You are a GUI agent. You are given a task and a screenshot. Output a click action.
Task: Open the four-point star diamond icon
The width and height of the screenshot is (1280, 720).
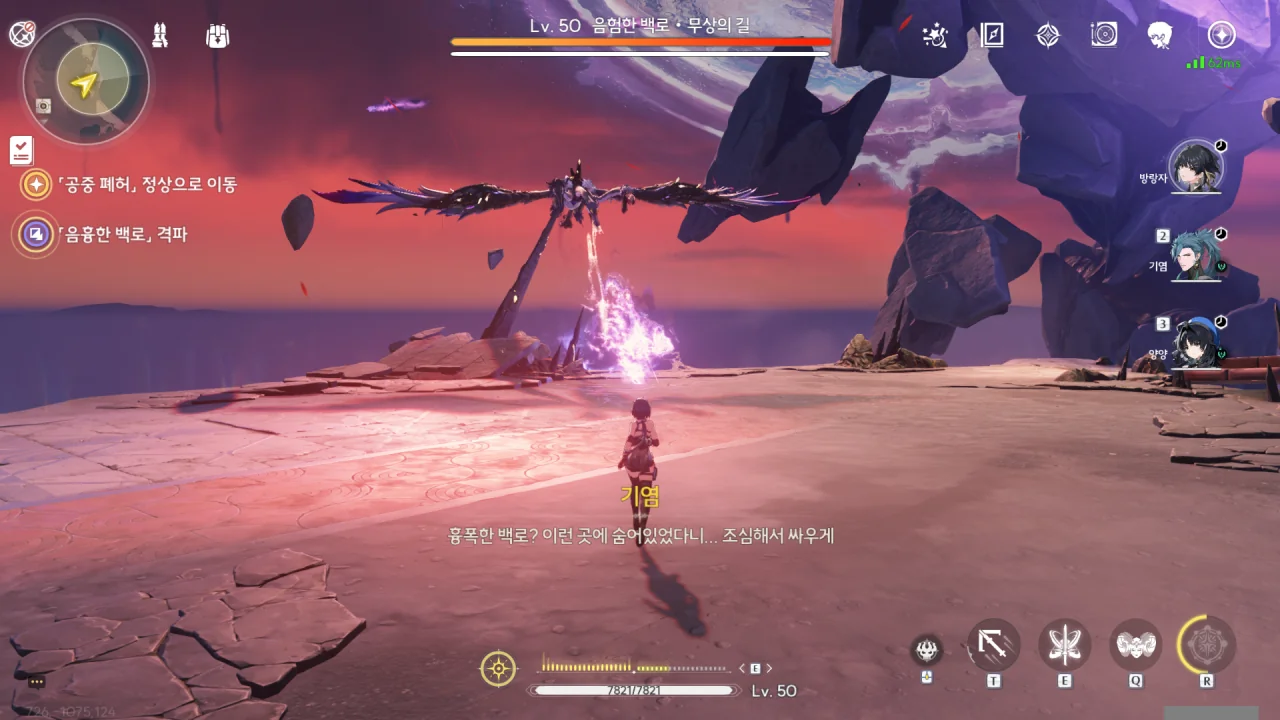pyautogui.click(x=1047, y=36)
